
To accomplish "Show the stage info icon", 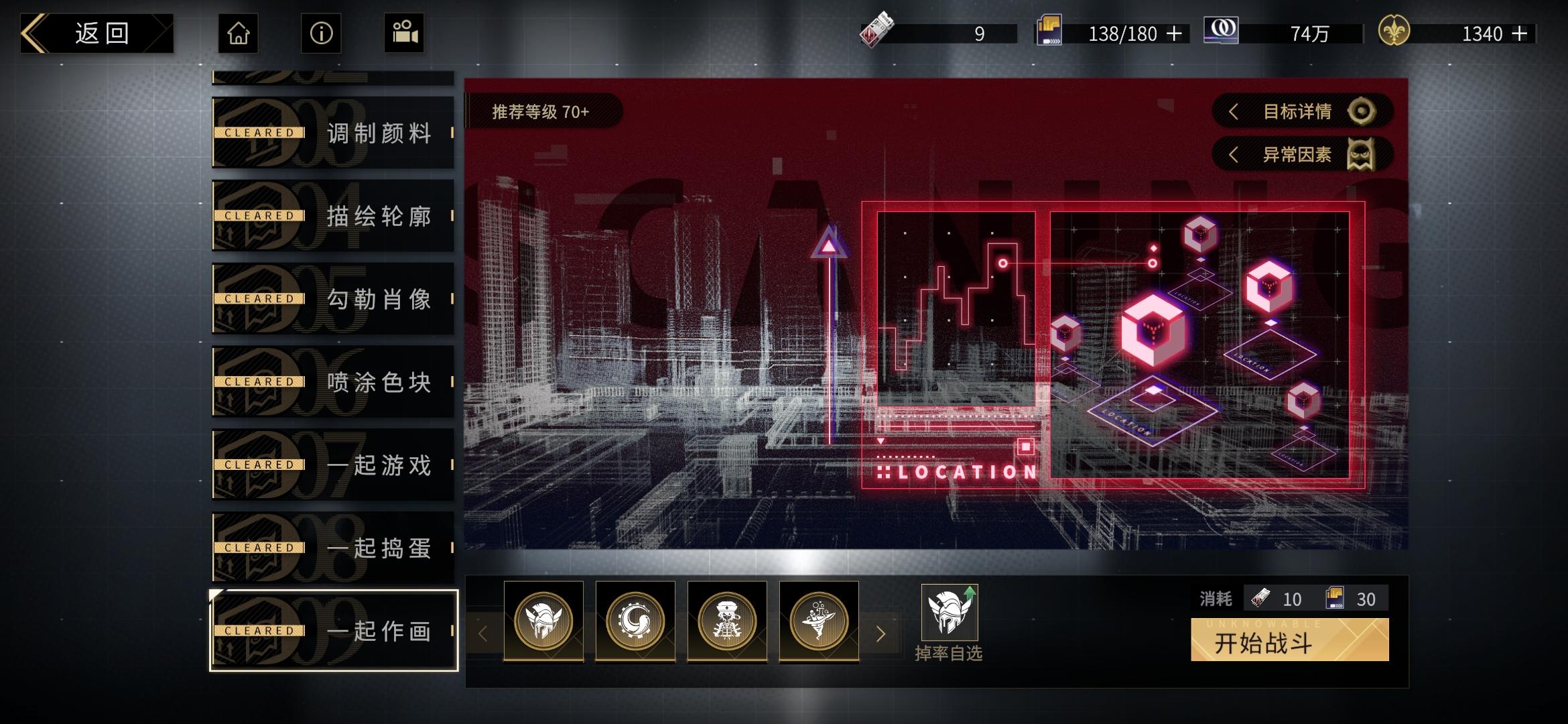I will pyautogui.click(x=321, y=34).
